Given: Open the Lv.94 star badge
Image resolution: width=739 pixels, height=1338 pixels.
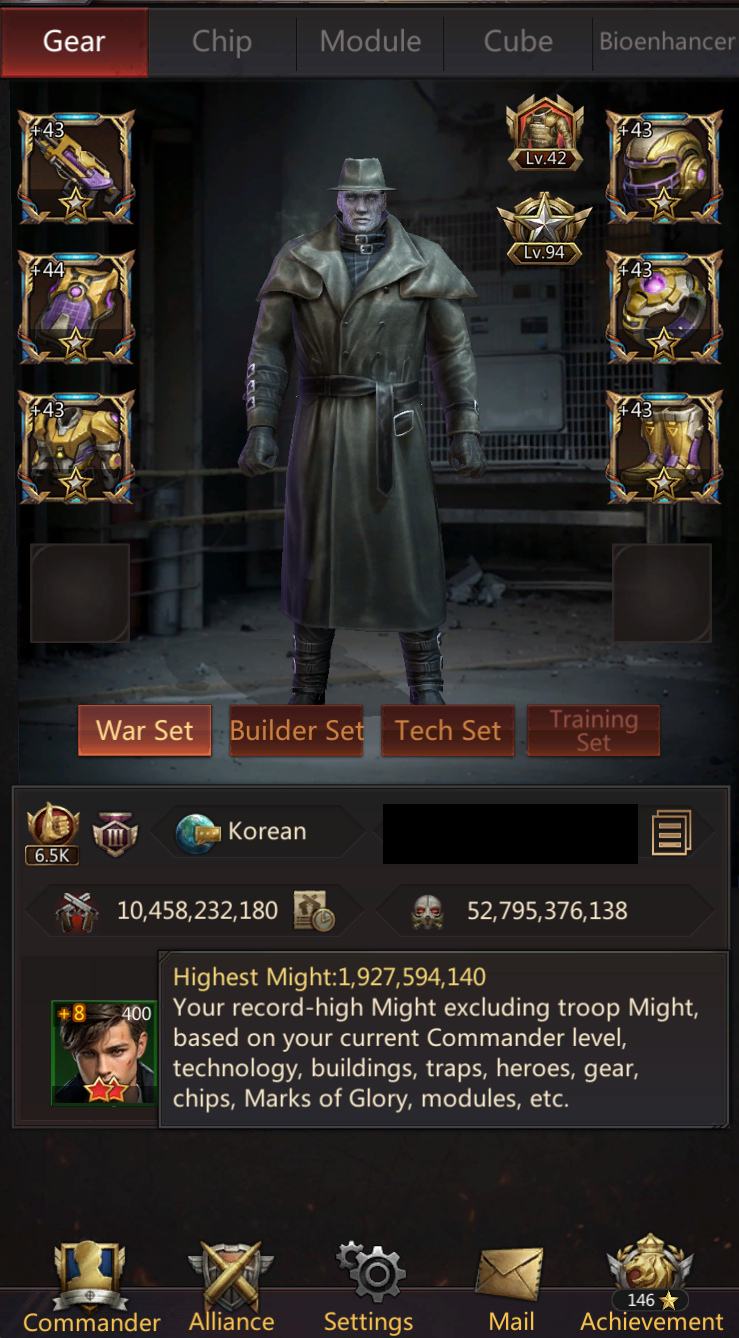Looking at the screenshot, I should [545, 228].
